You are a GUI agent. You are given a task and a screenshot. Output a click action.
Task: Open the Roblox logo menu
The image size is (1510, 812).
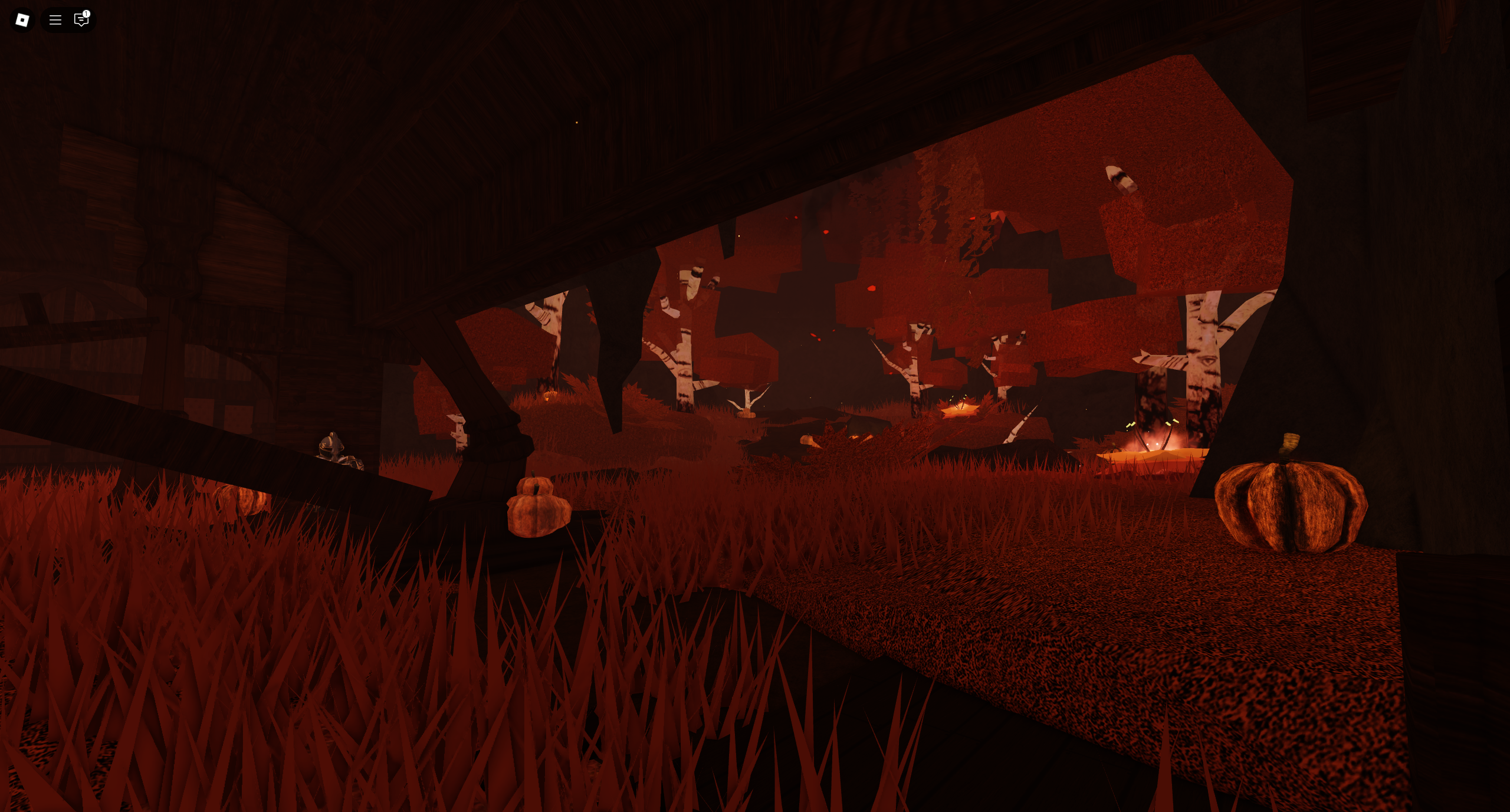(x=22, y=20)
